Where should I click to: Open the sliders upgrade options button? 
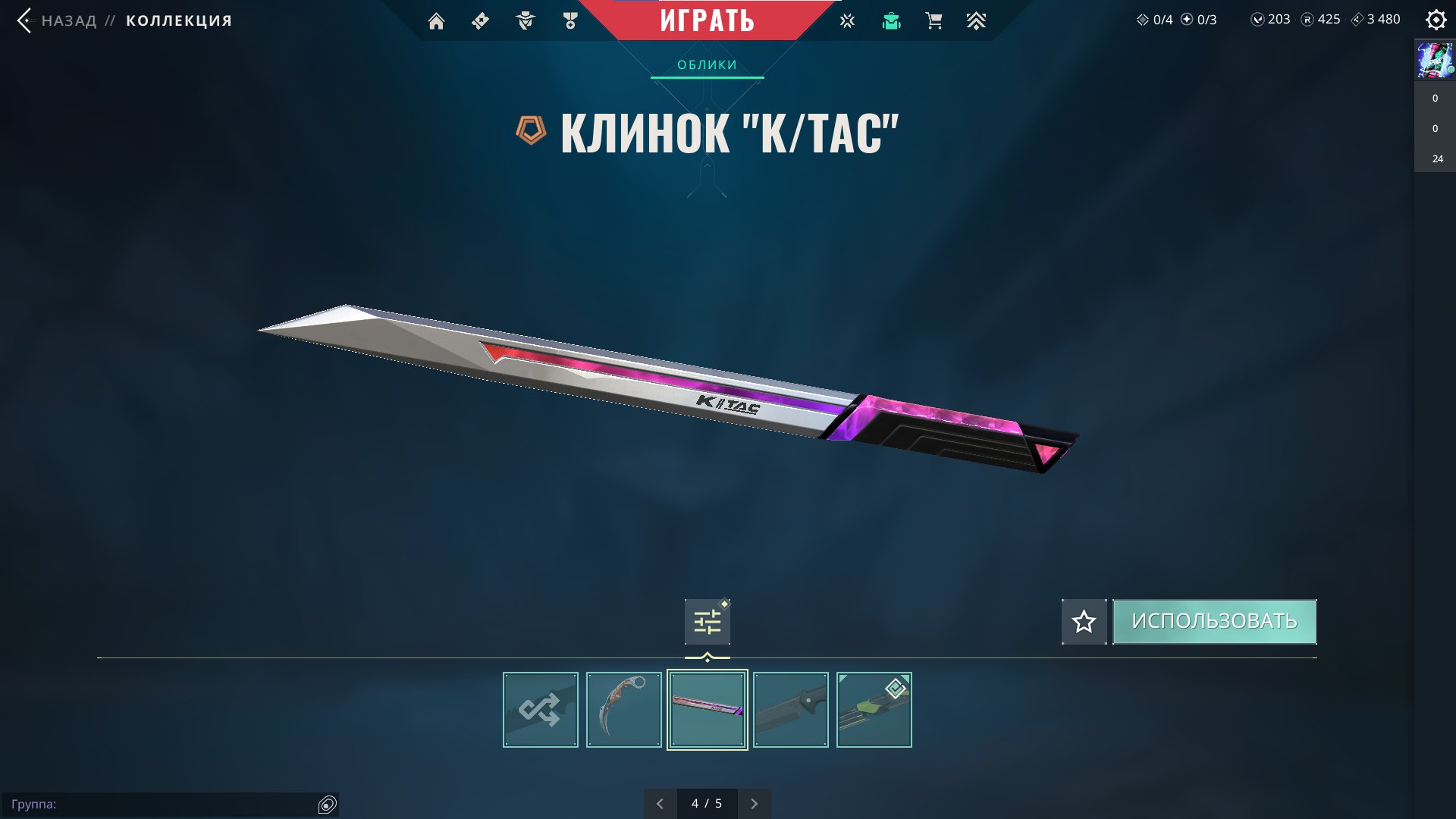[707, 622]
